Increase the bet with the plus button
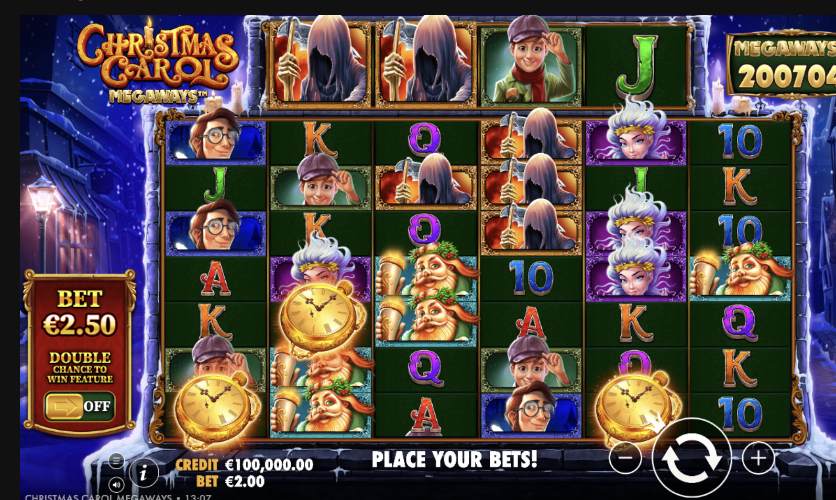The image size is (836, 500). click(x=757, y=459)
